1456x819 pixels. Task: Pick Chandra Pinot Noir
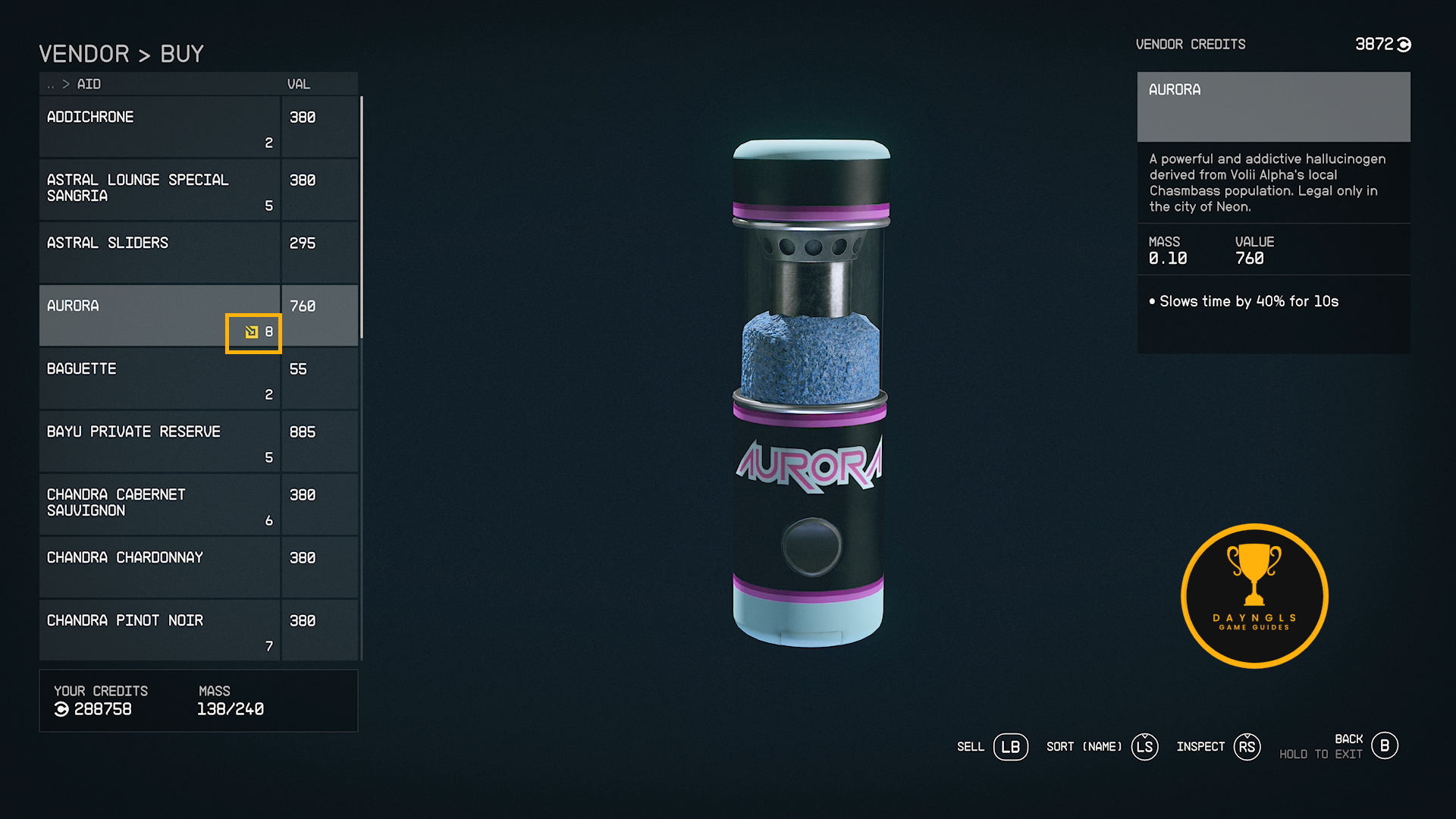[x=159, y=629]
